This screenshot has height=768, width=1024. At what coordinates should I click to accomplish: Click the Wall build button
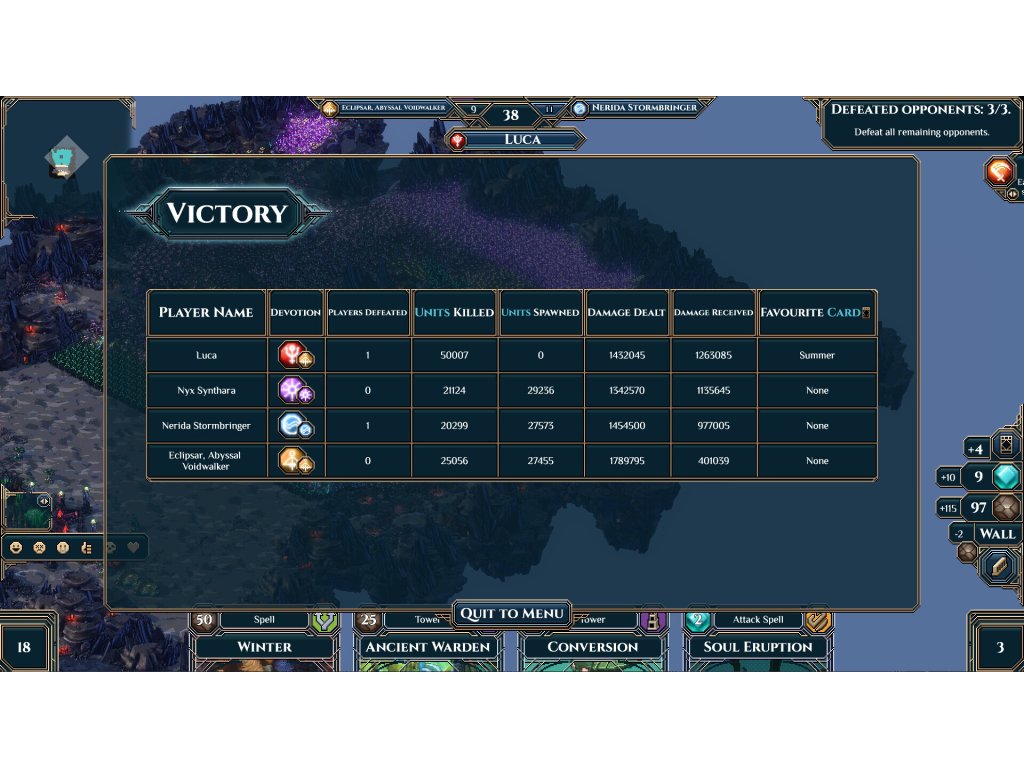point(996,534)
